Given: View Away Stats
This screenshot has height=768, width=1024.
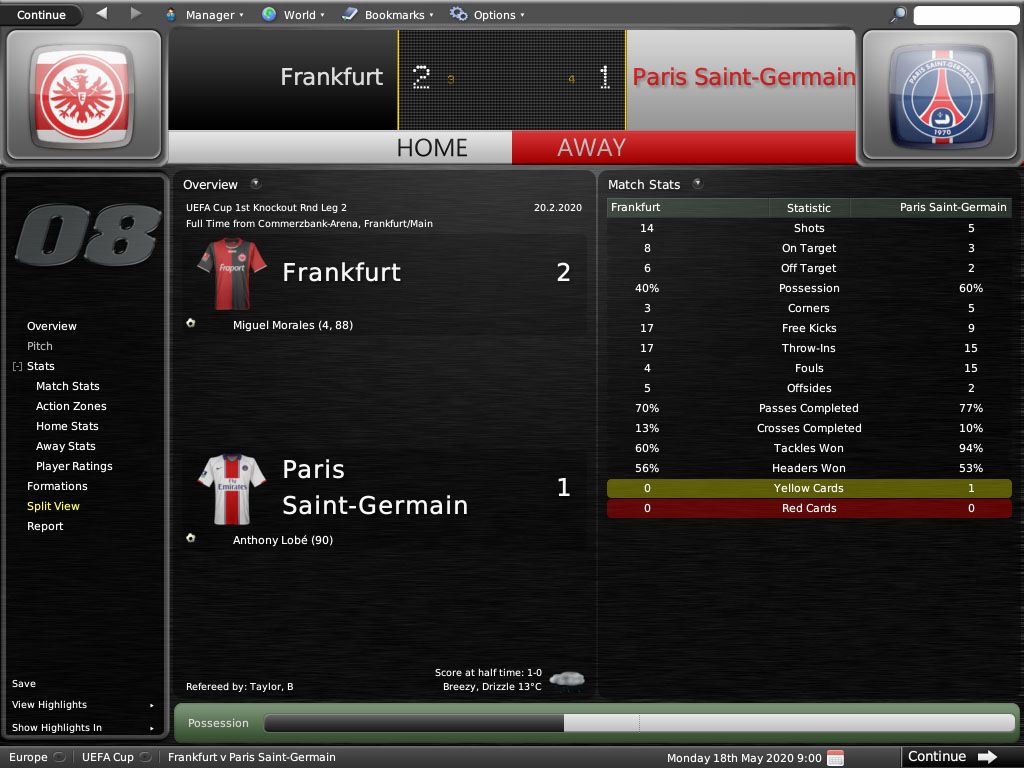Looking at the screenshot, I should [x=66, y=446].
